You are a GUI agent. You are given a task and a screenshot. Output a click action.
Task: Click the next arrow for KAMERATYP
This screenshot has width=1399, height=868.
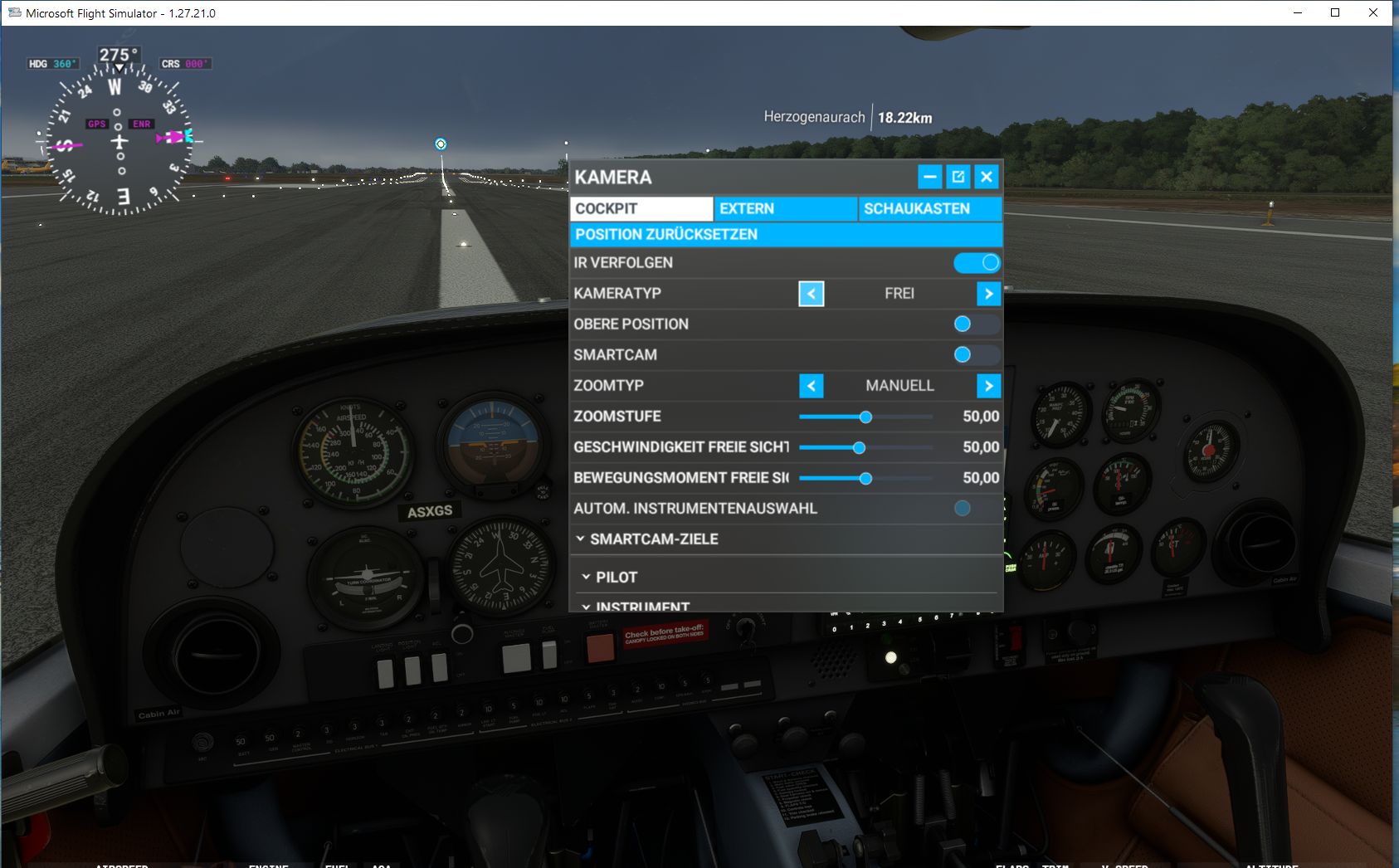(x=987, y=294)
